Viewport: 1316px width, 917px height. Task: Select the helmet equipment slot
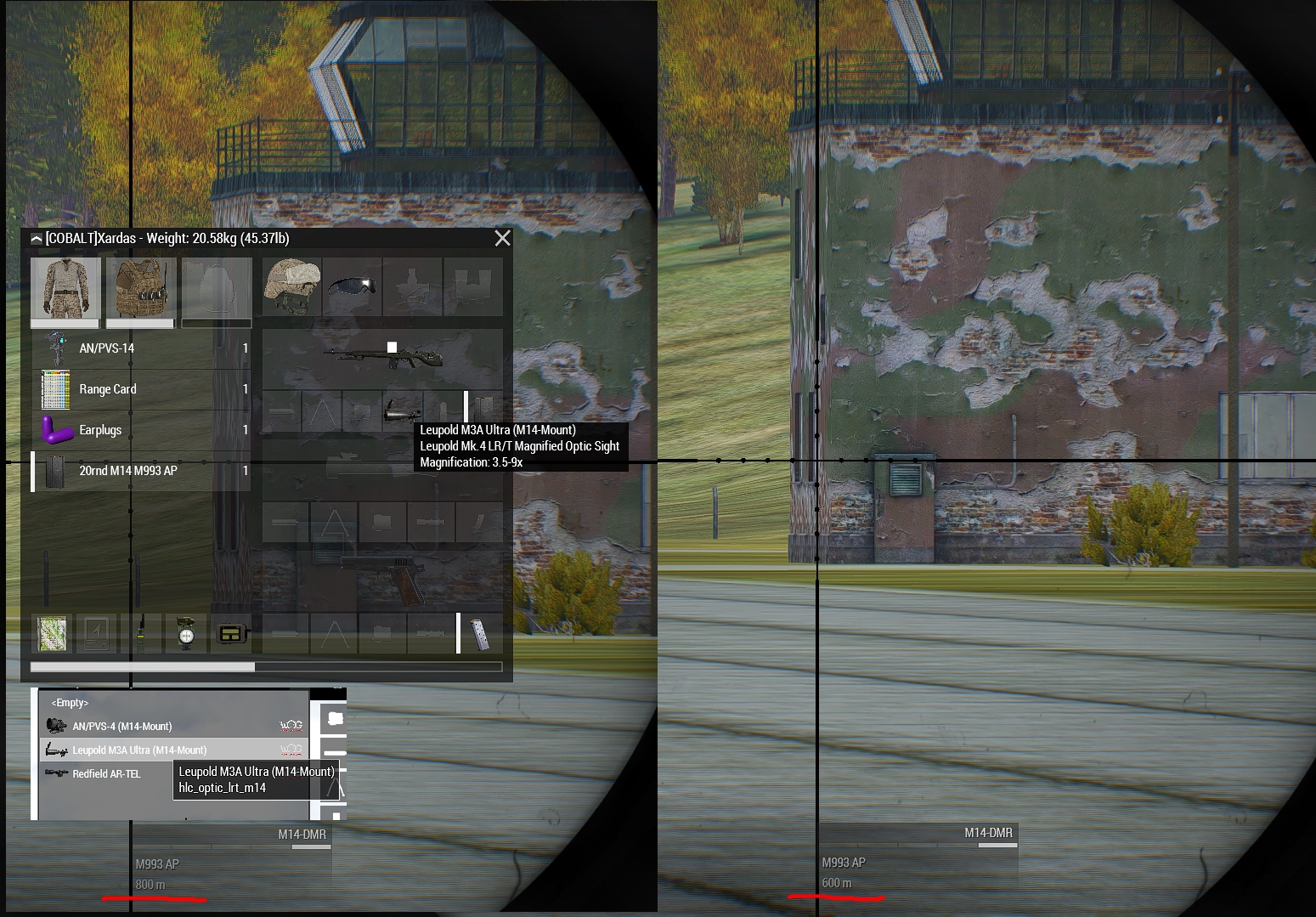point(291,286)
